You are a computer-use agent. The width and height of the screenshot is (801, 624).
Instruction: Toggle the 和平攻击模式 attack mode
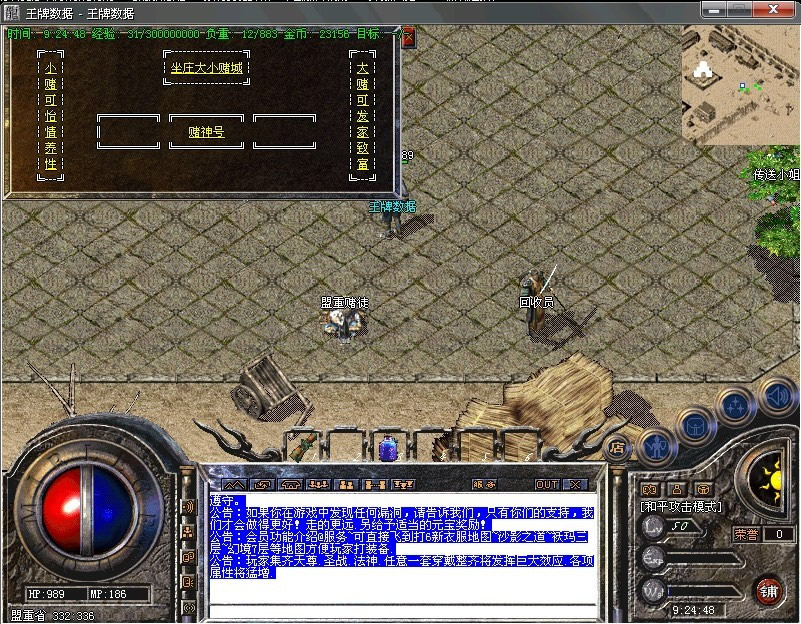[682, 507]
